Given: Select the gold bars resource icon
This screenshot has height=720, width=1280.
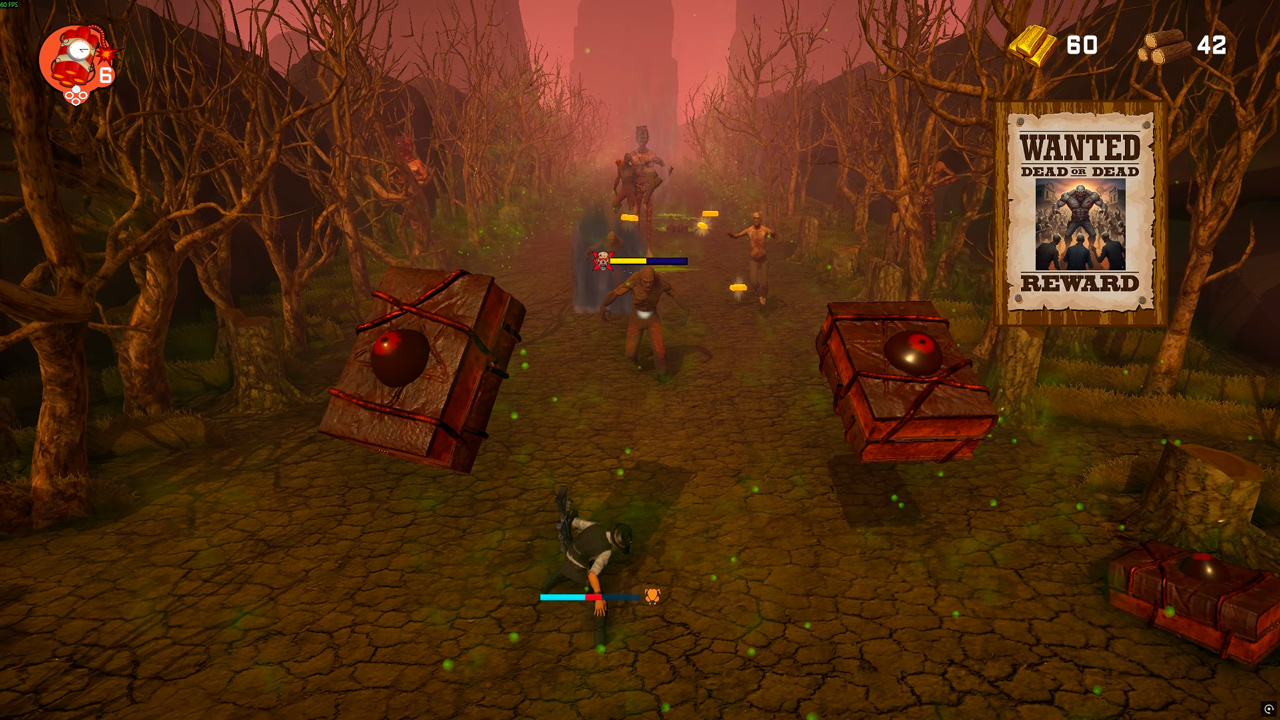Looking at the screenshot, I should coord(1034,45).
